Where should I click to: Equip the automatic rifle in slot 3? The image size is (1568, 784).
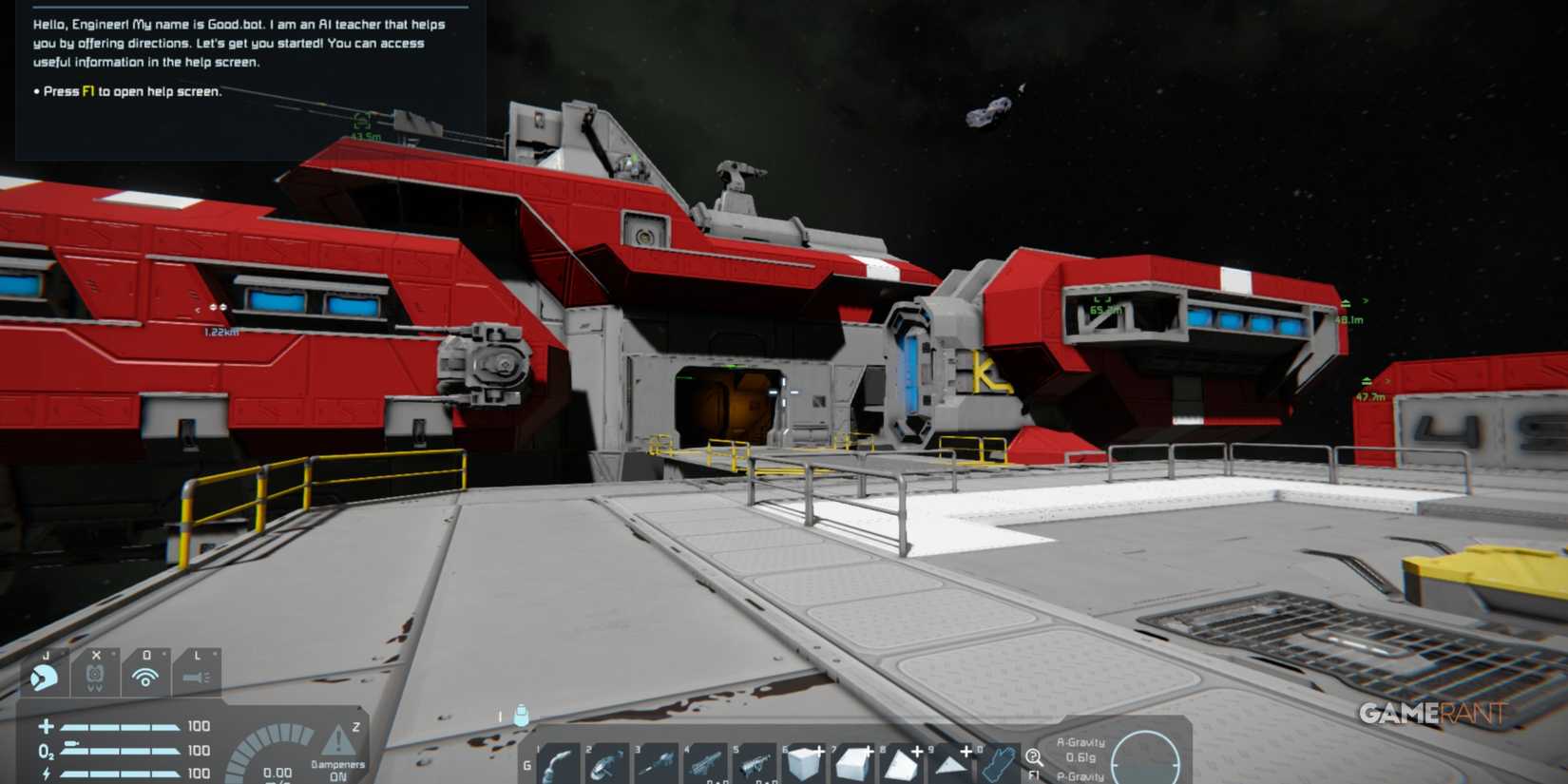[x=654, y=763]
